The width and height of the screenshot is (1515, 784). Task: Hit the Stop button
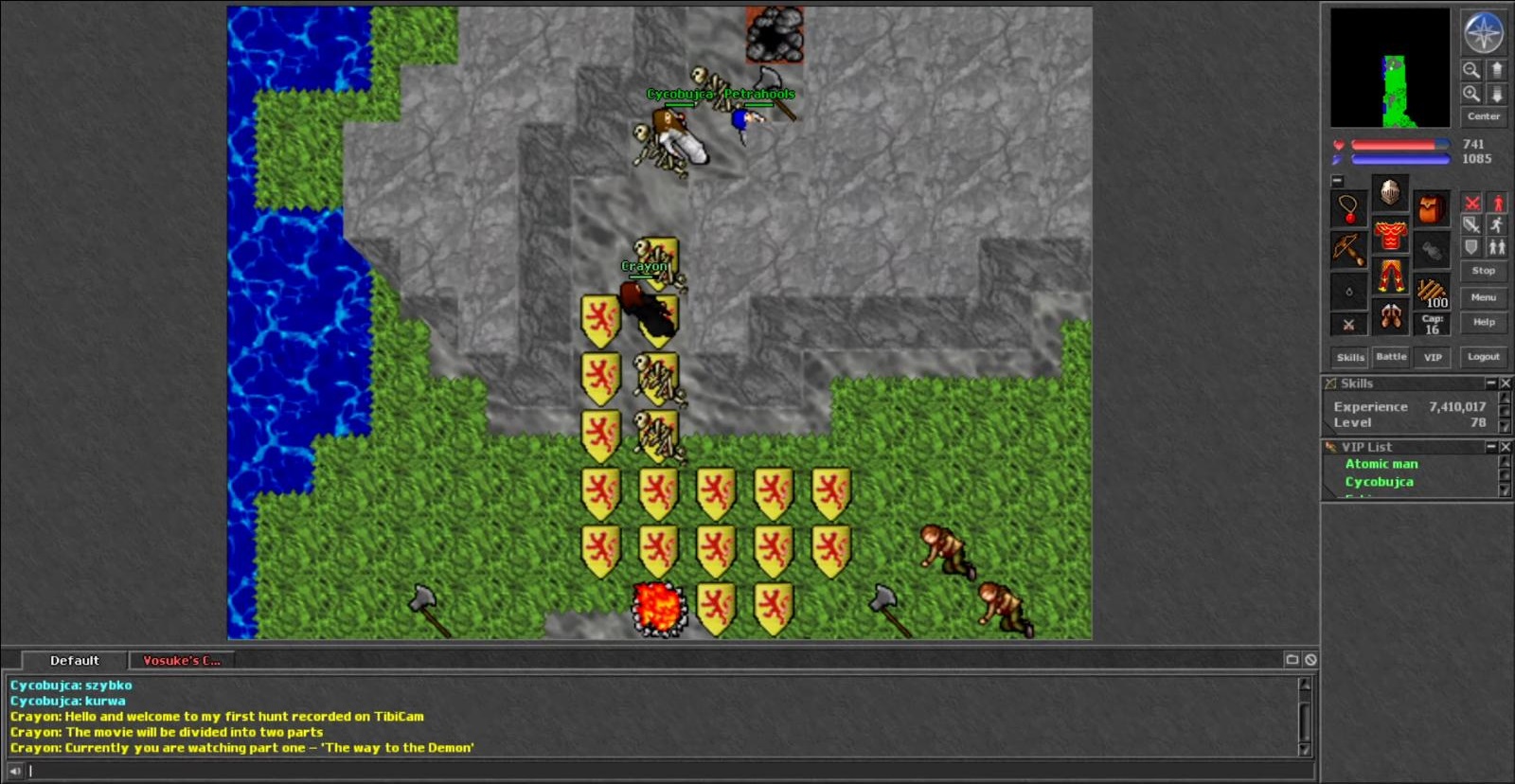(1483, 271)
